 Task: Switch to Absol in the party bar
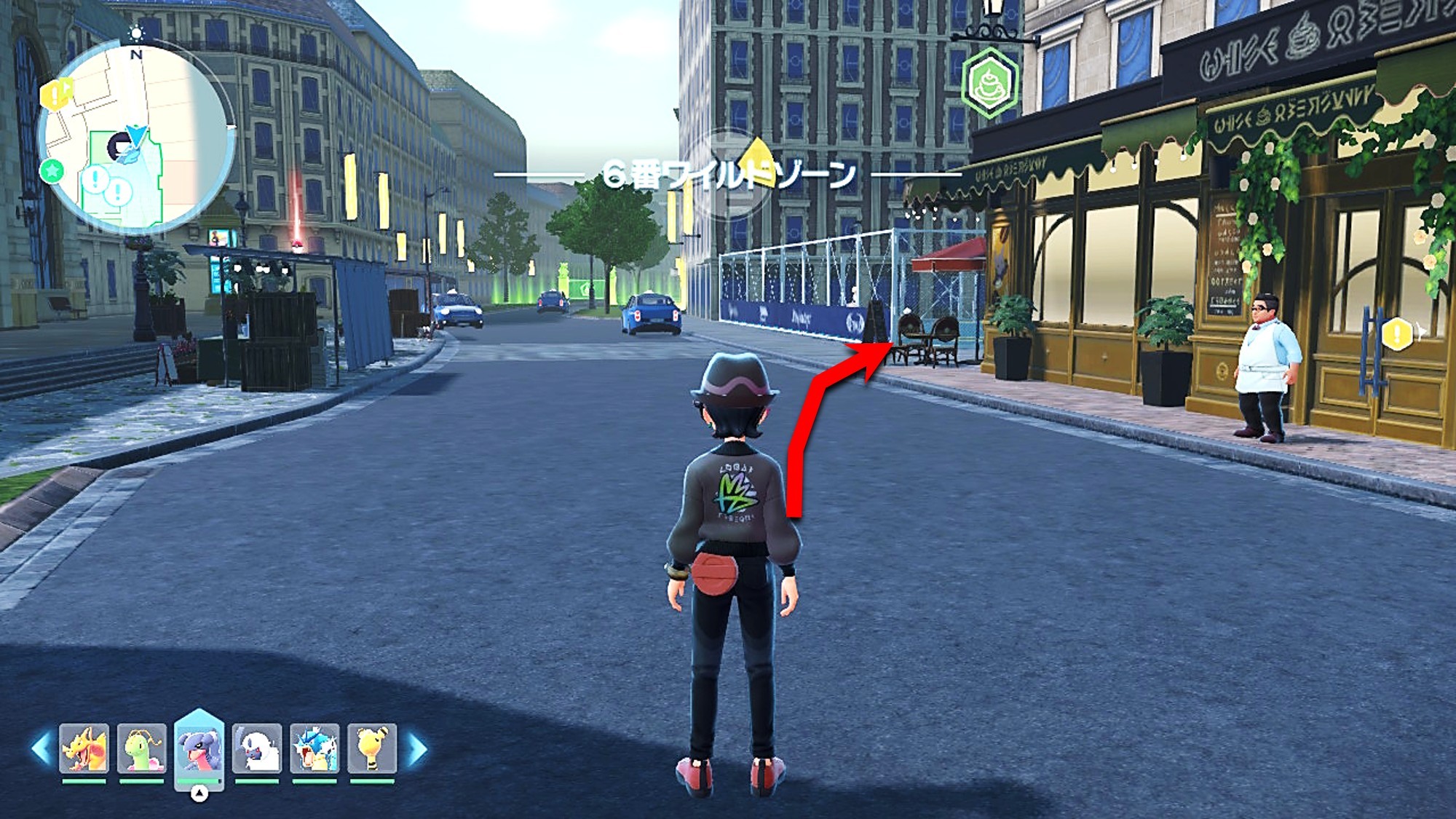[x=256, y=748]
